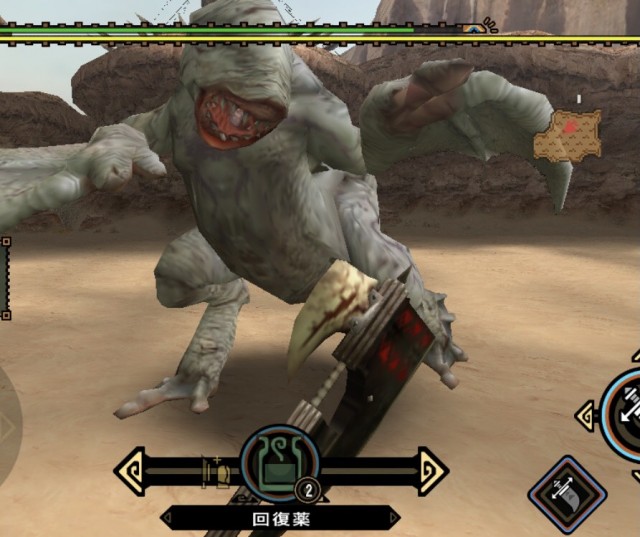Tap the diamond-shaped blade guard button
The height and width of the screenshot is (537, 640).
coord(567,494)
